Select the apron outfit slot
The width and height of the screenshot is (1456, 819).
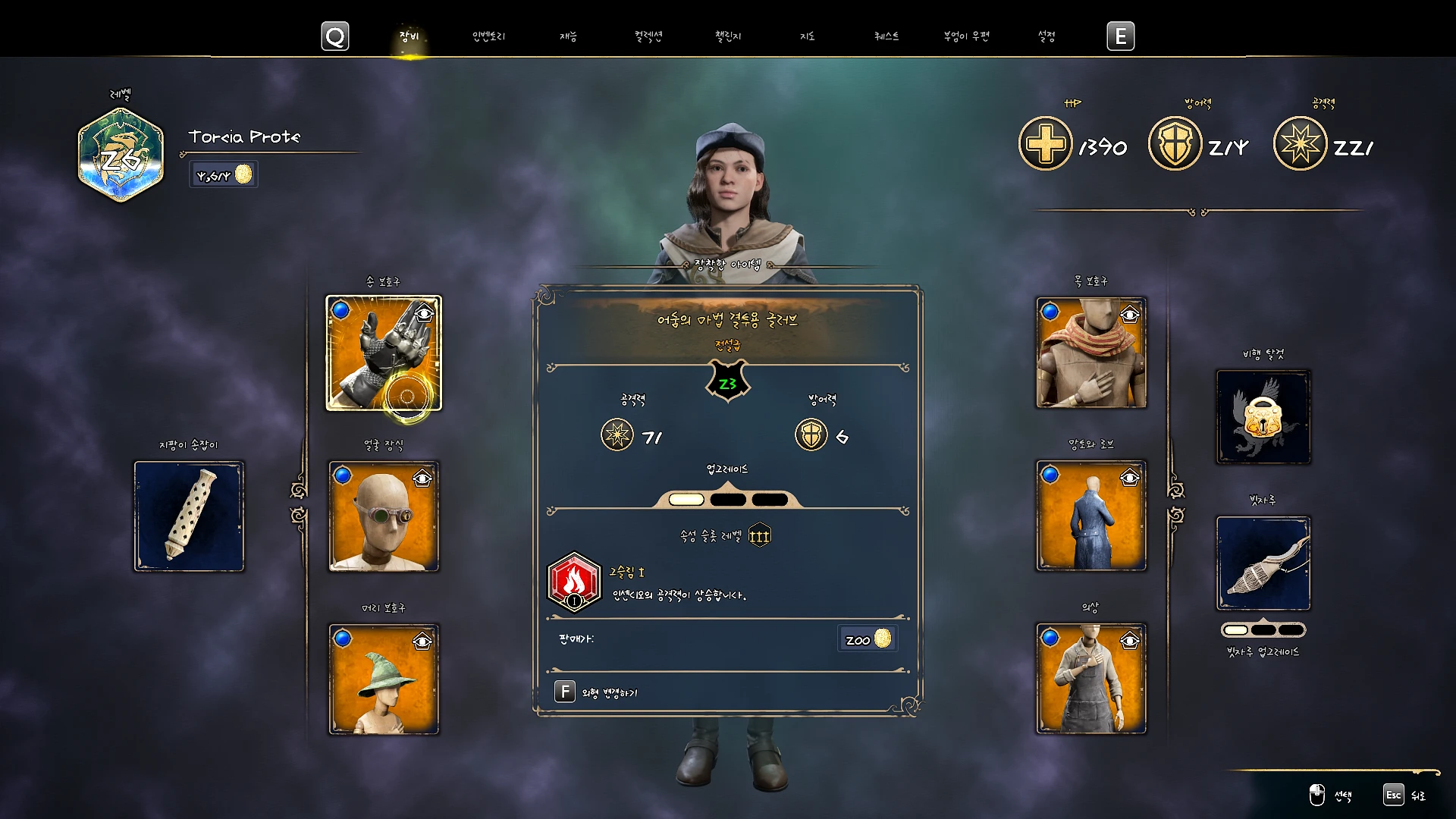1091,679
